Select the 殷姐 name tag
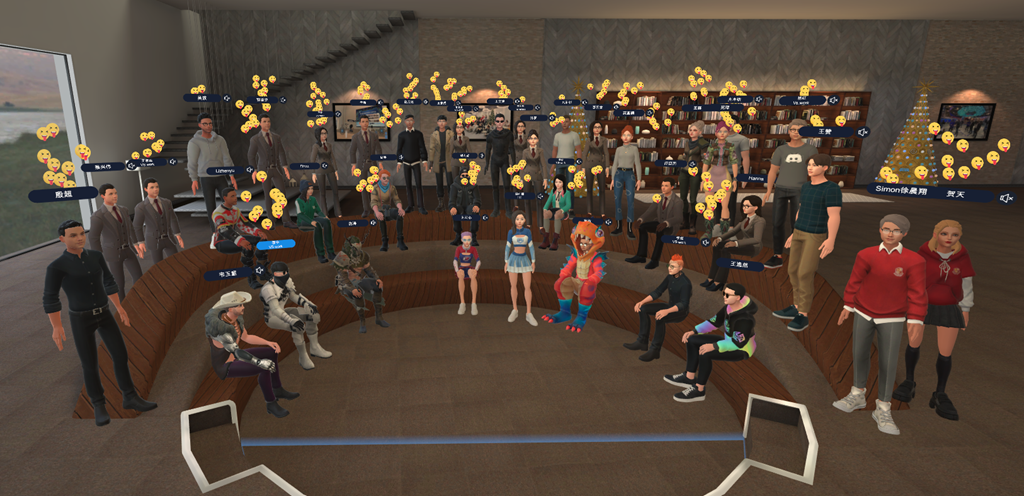Image resolution: width=1024 pixels, height=496 pixels. click(63, 194)
